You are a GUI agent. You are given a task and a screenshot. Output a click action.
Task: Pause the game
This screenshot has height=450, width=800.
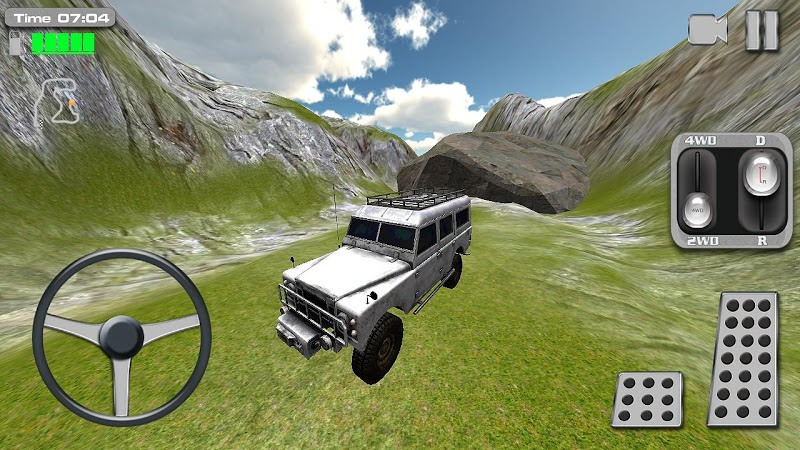coord(761,30)
